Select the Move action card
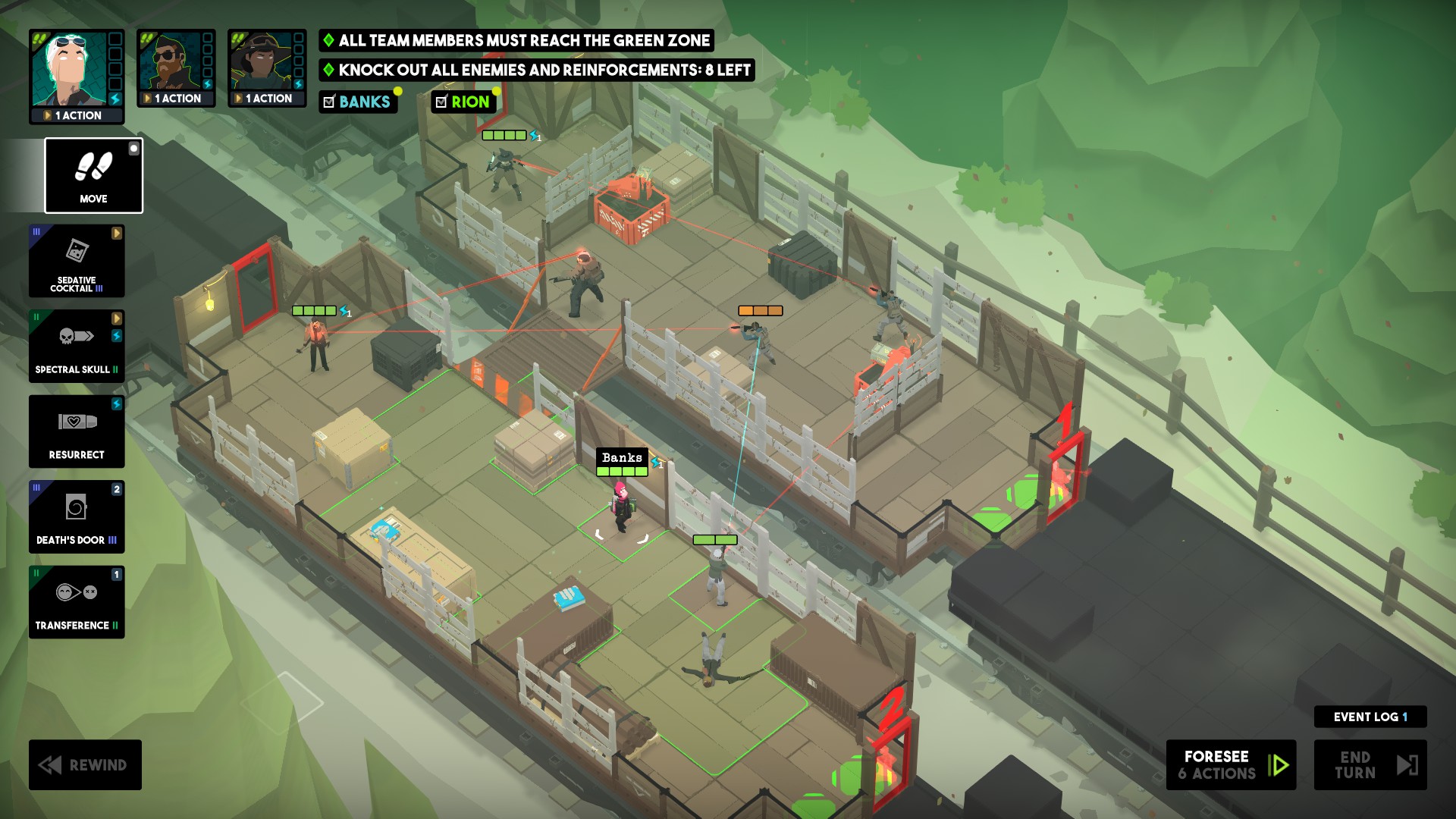 [x=93, y=176]
